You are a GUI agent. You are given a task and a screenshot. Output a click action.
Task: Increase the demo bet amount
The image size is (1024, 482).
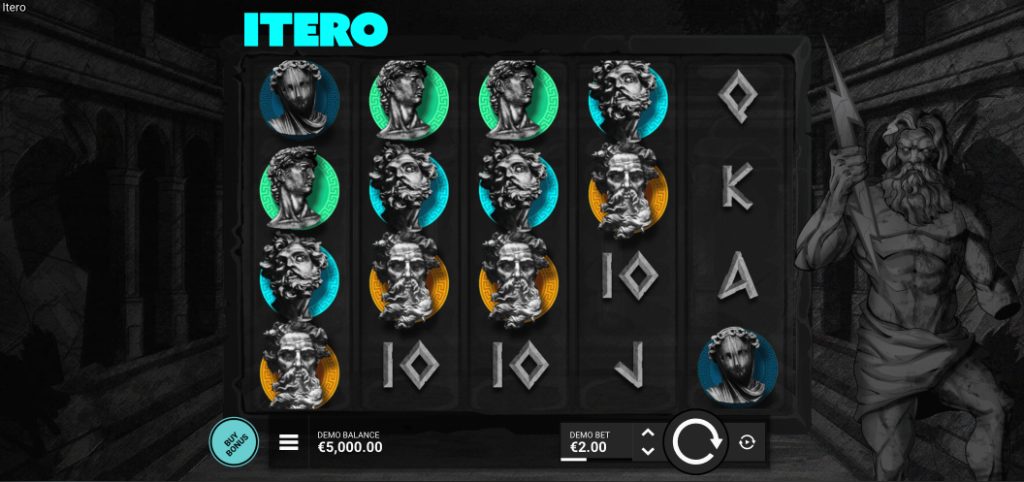pos(647,433)
